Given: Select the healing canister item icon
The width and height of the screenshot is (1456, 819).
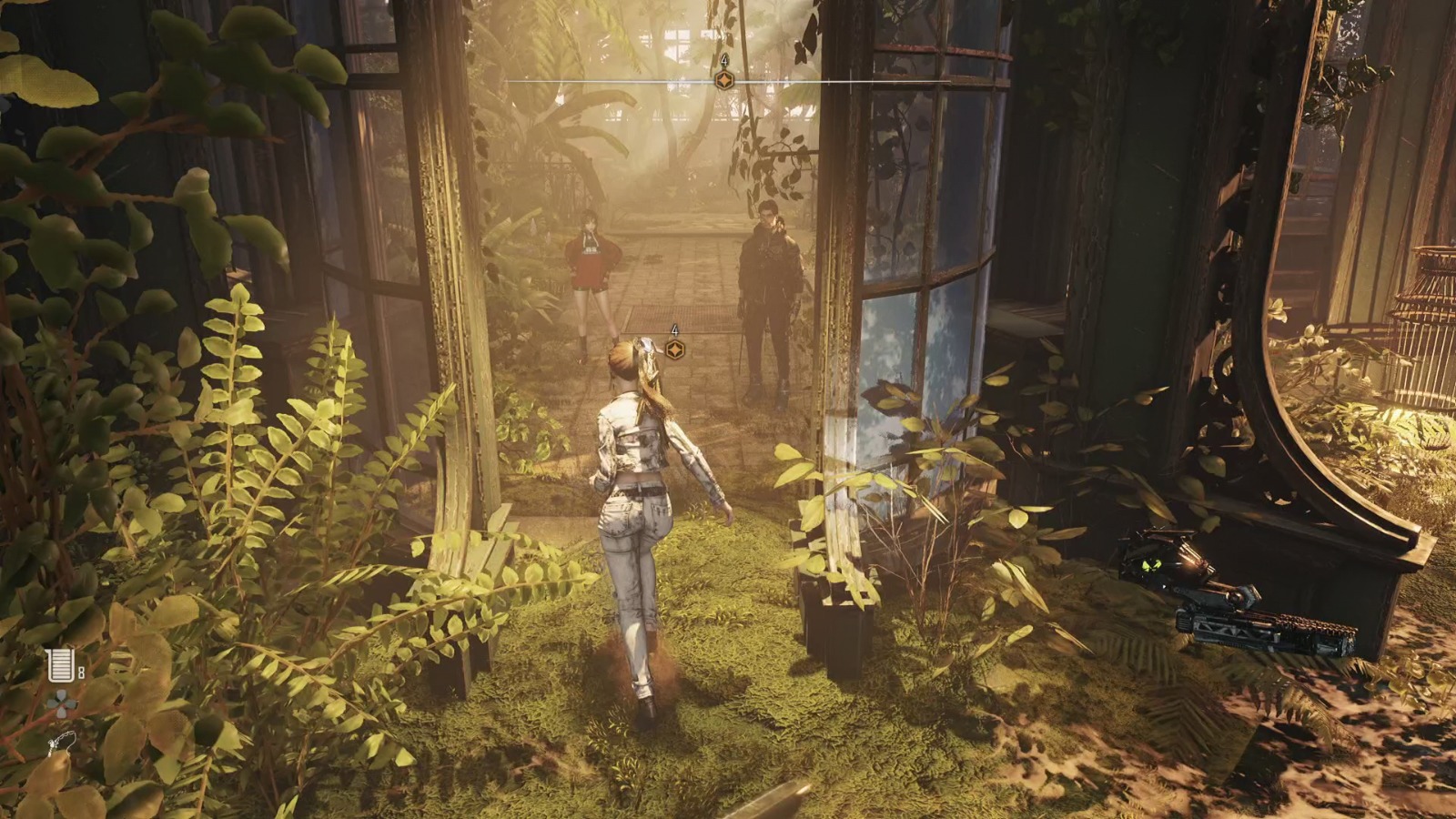Looking at the screenshot, I should pyautogui.click(x=59, y=666).
